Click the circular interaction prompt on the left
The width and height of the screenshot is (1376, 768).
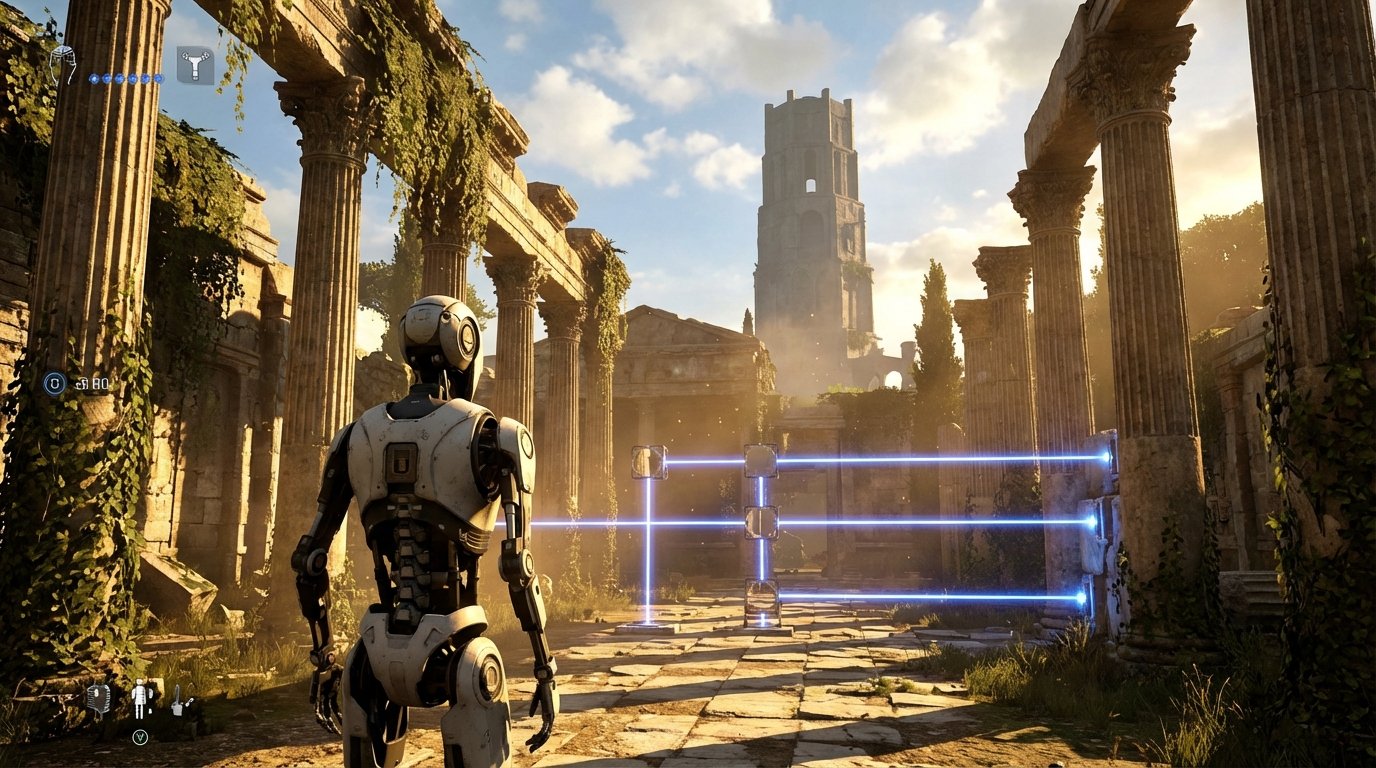pos(52,382)
